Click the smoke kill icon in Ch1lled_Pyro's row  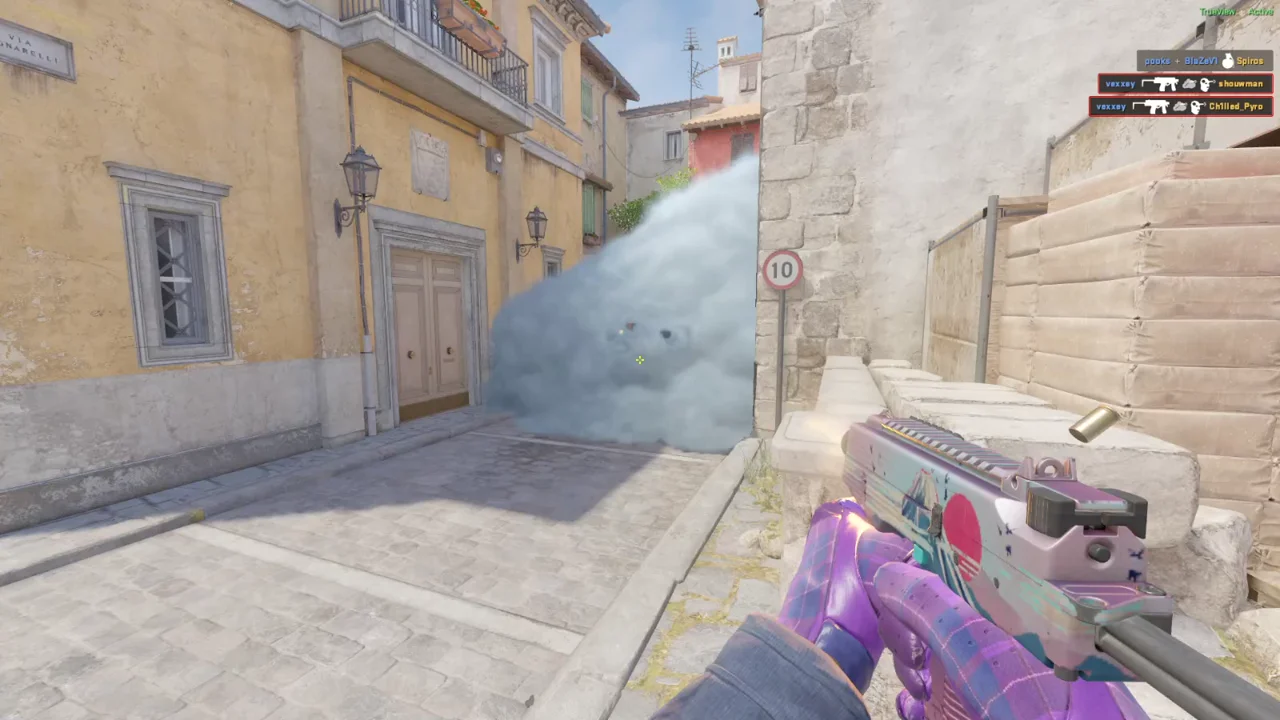click(x=1181, y=106)
